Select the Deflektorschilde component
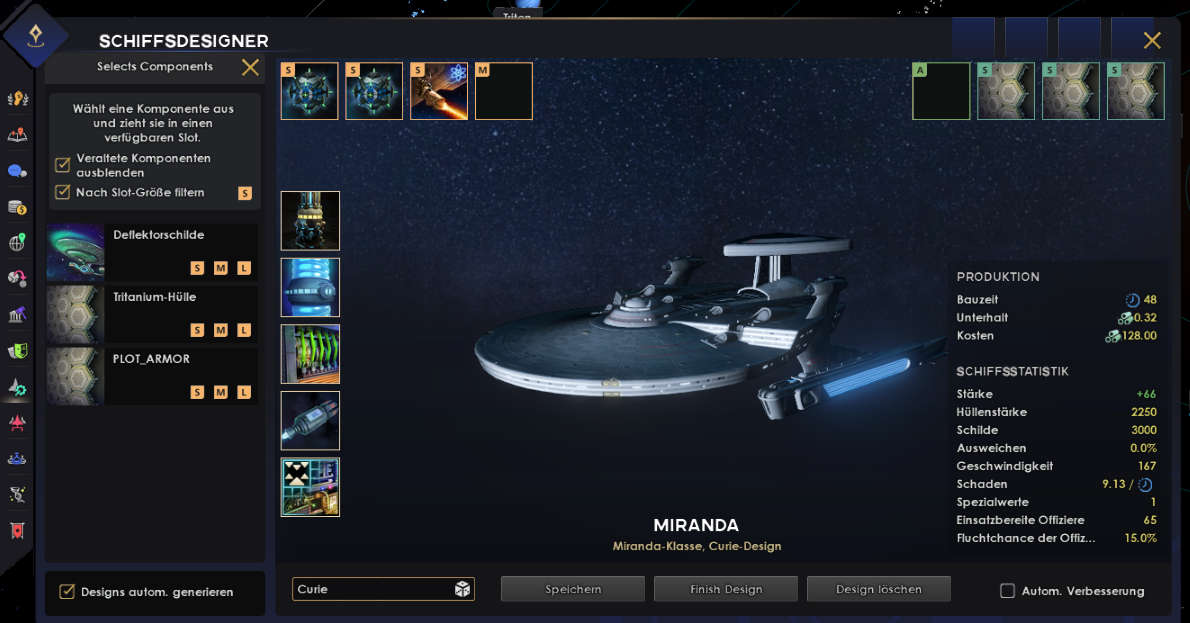This screenshot has height=623, width=1190. click(152, 251)
